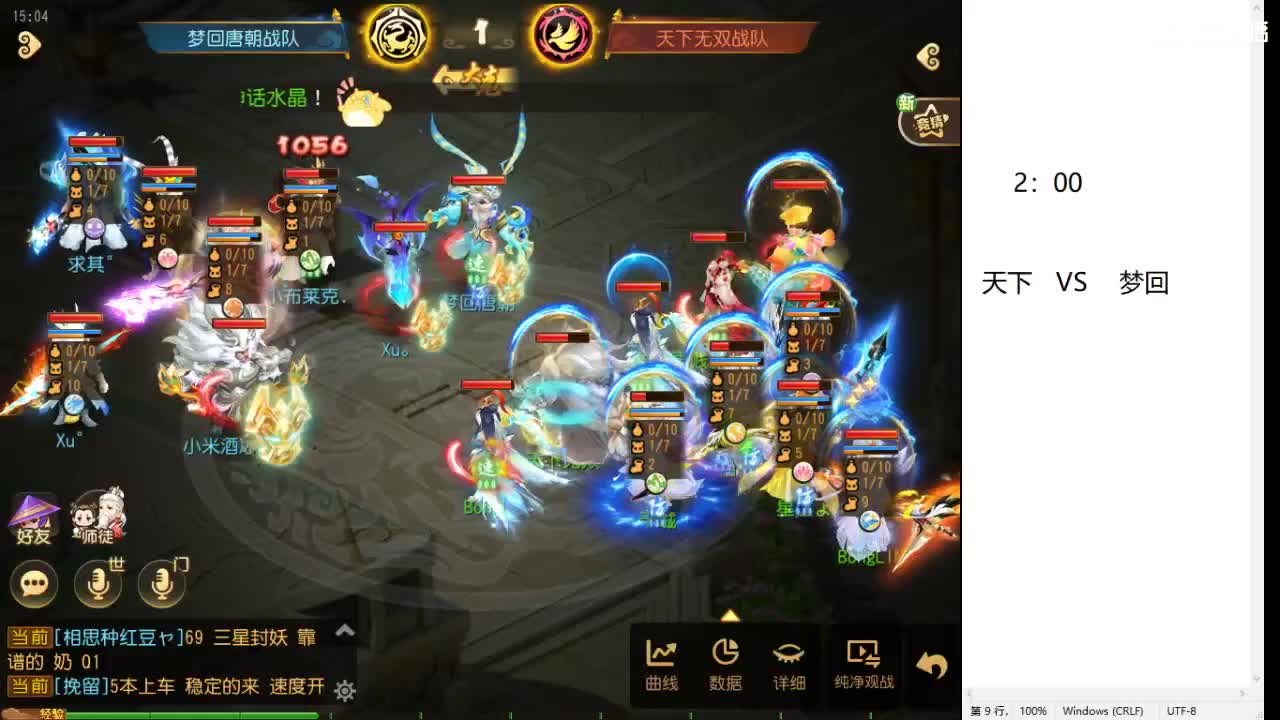Toggle the 世 world voice microphone

coord(97,583)
